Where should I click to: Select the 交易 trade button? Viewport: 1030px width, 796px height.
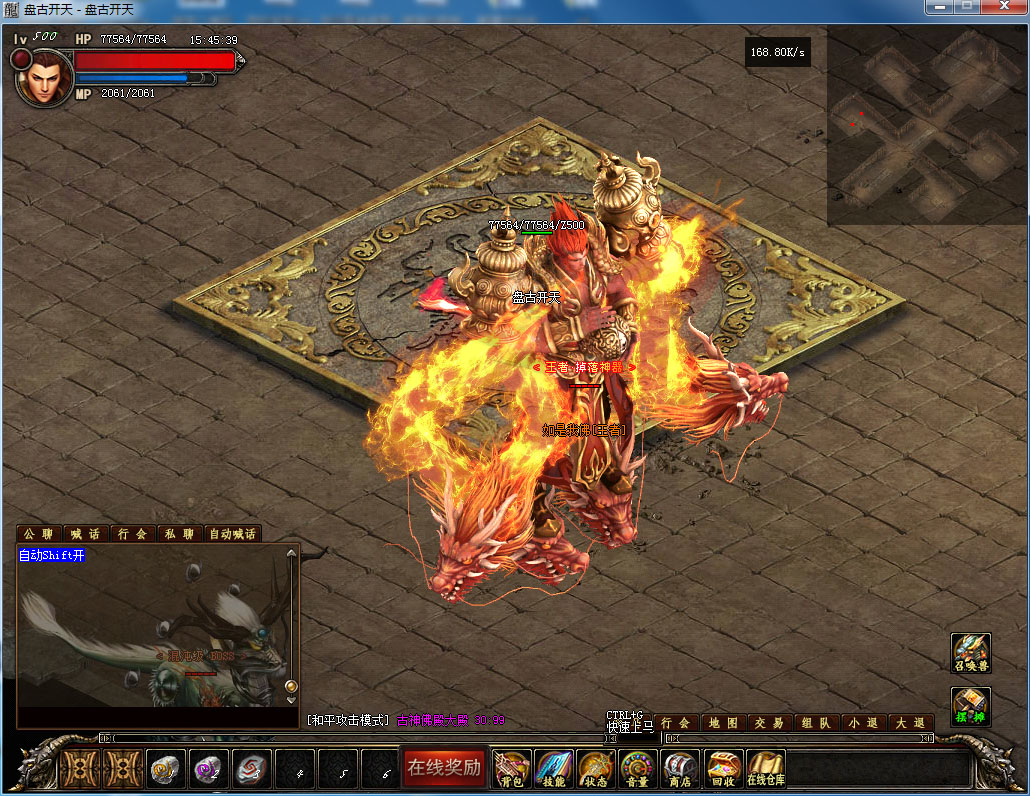(x=769, y=722)
